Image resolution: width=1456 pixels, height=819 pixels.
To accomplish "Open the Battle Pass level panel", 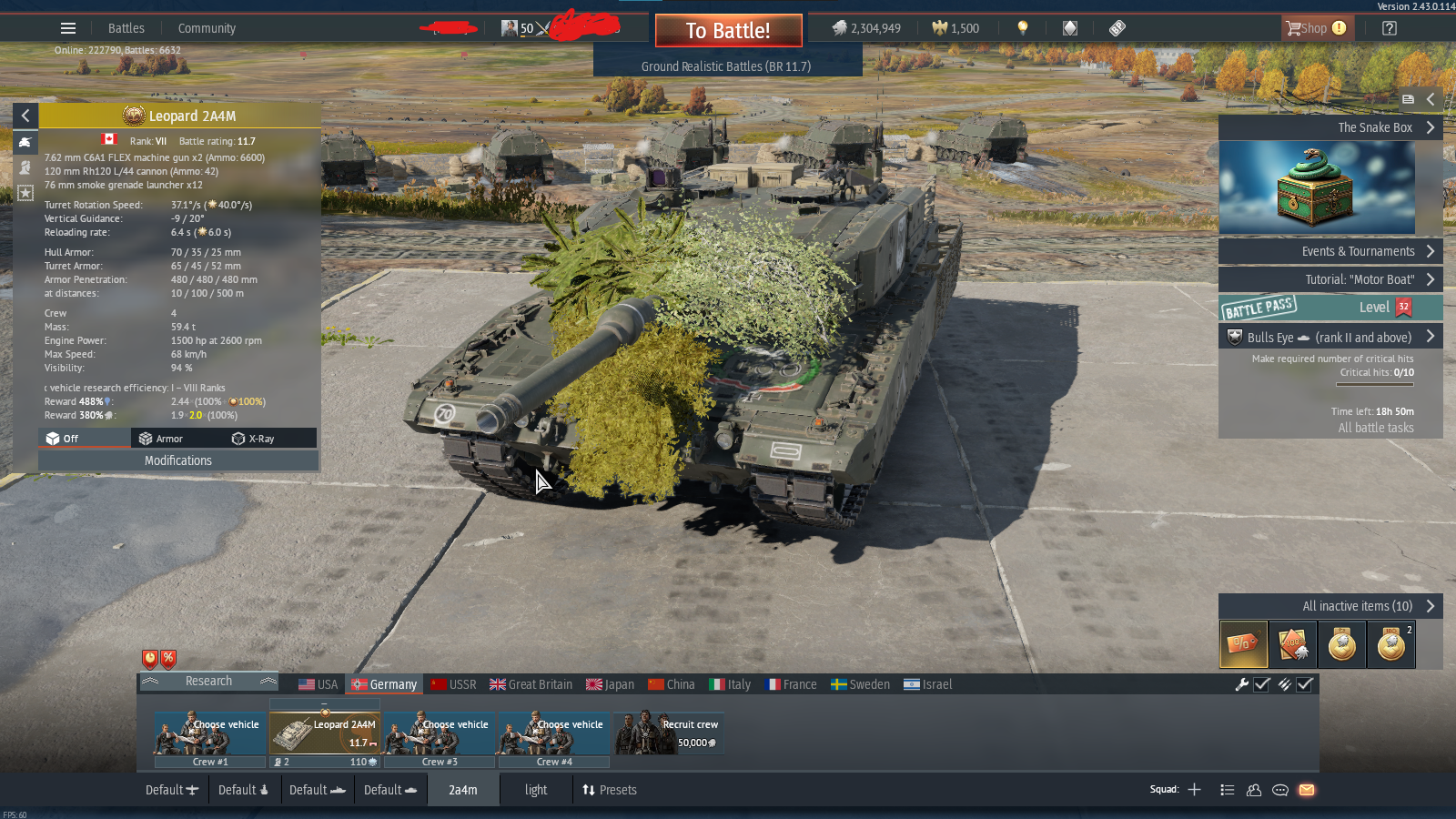I will pos(1330,308).
